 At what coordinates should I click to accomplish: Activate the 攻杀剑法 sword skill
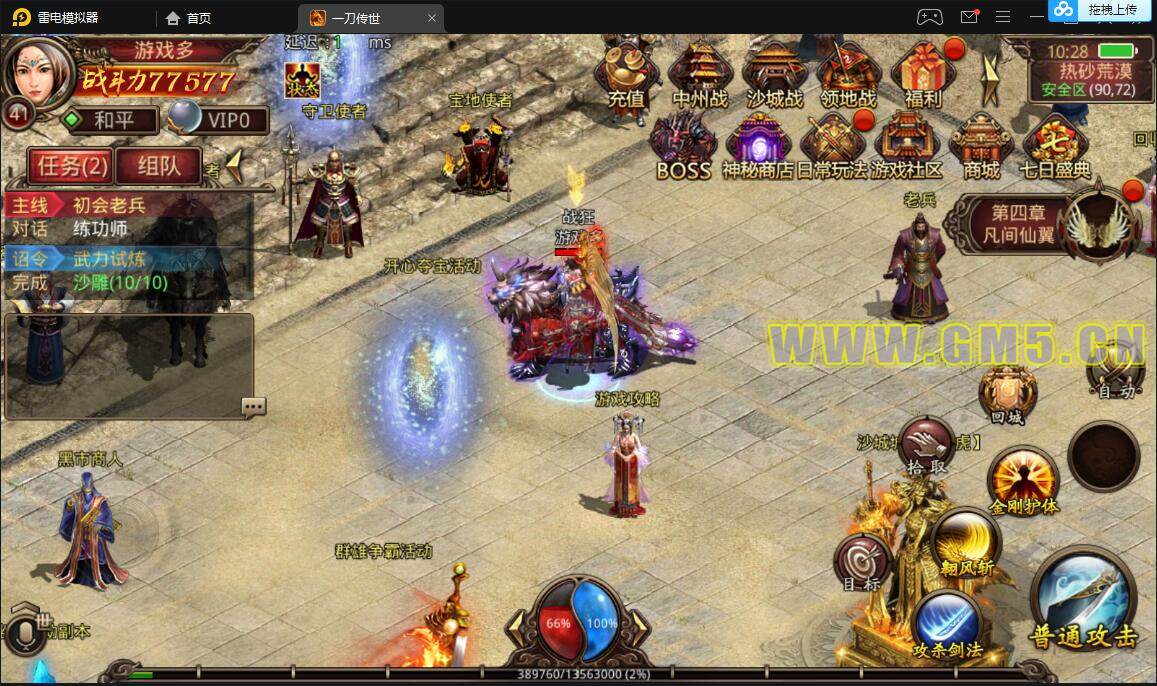tap(947, 624)
